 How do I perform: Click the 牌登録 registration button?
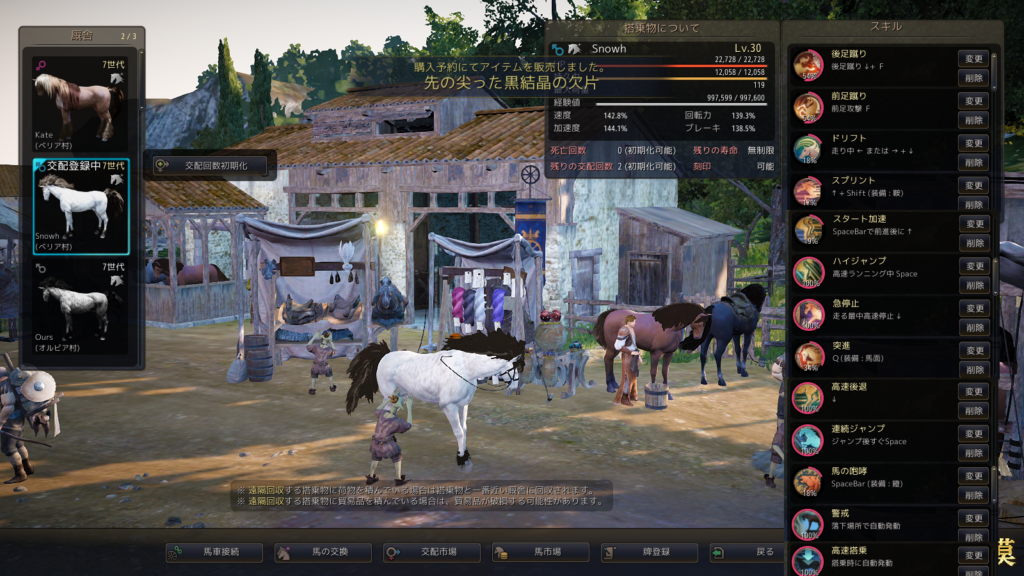coord(649,552)
